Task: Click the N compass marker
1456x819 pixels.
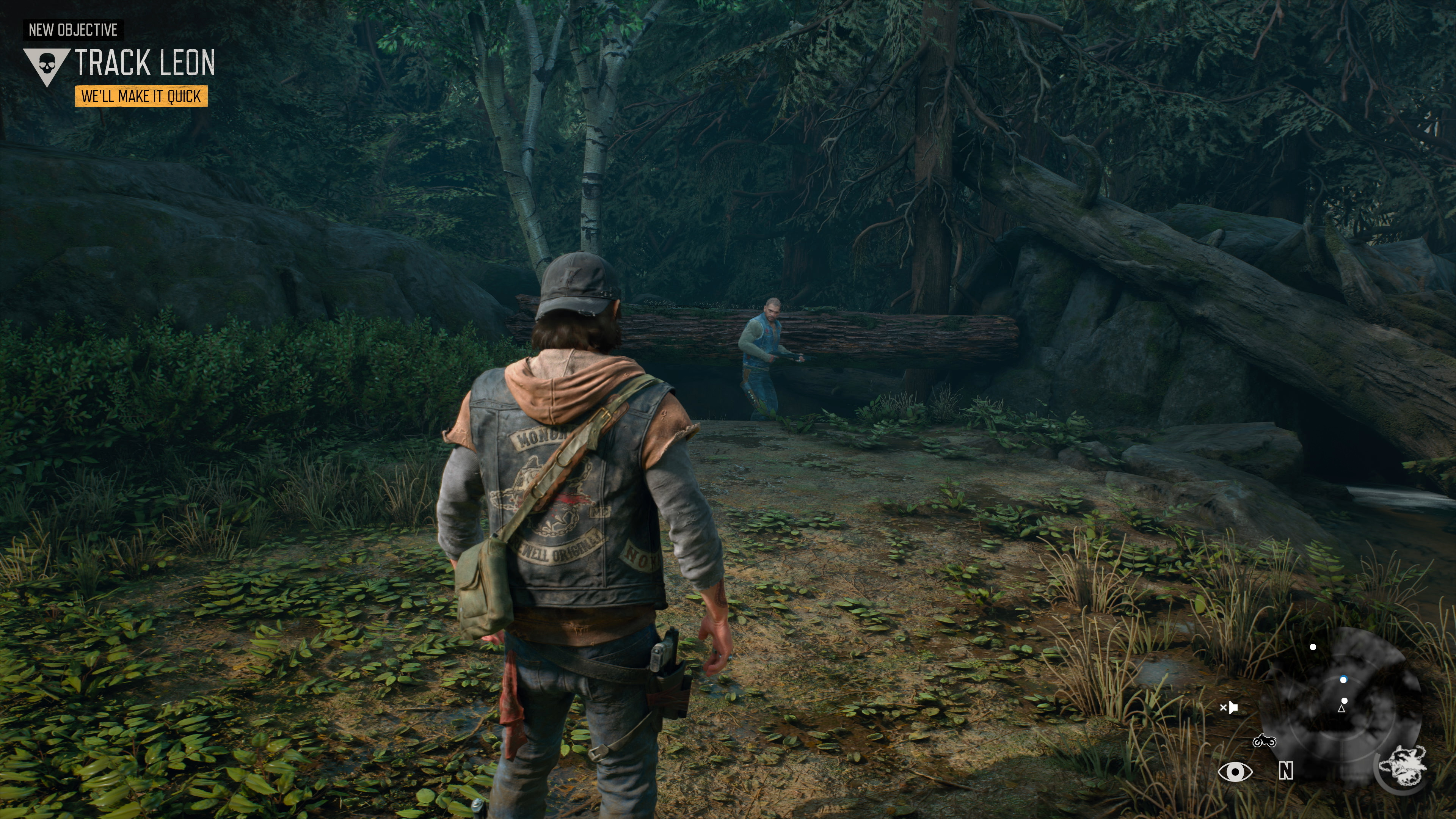Action: coord(1286,770)
